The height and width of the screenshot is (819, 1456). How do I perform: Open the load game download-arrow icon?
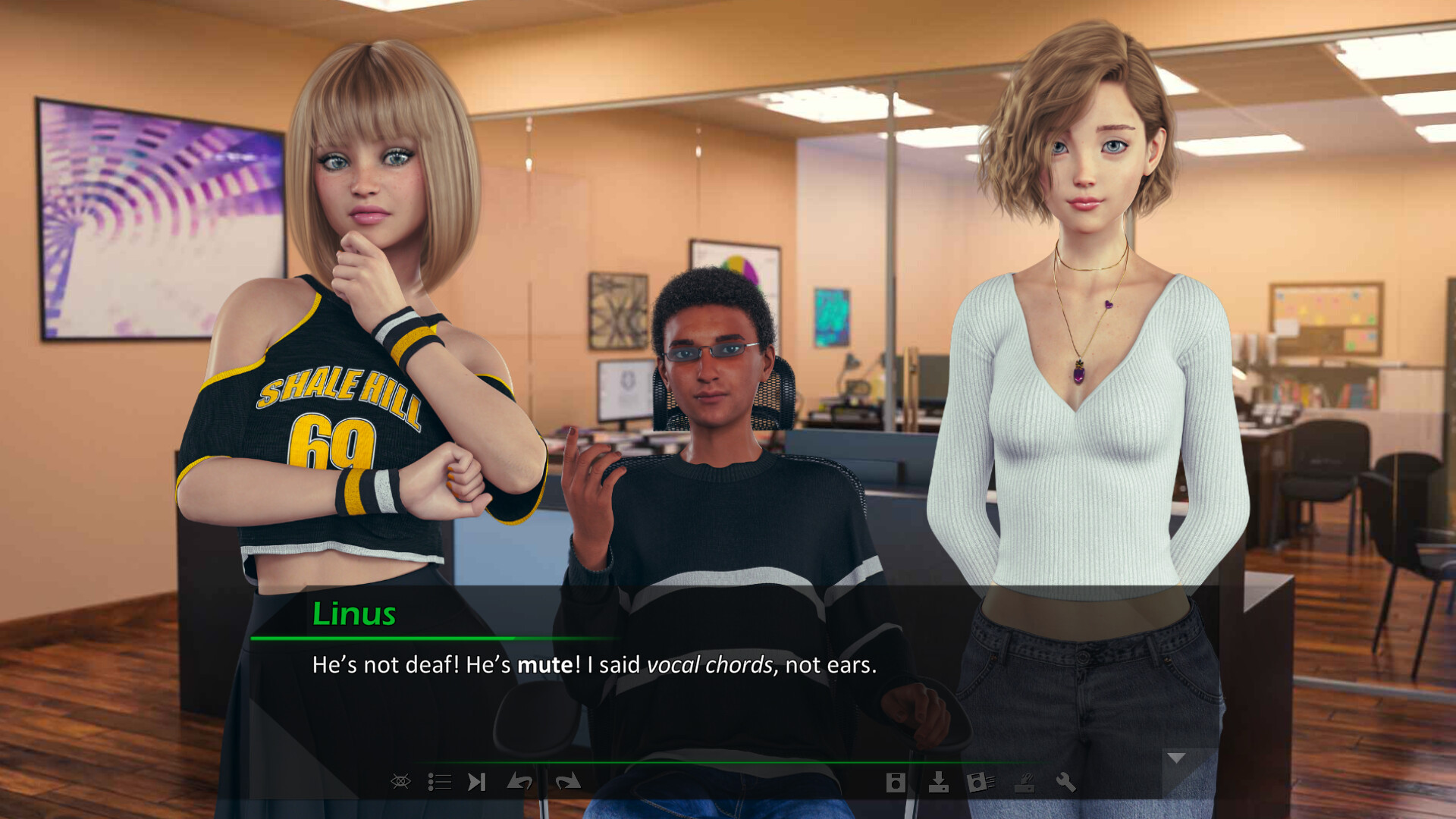[938, 782]
